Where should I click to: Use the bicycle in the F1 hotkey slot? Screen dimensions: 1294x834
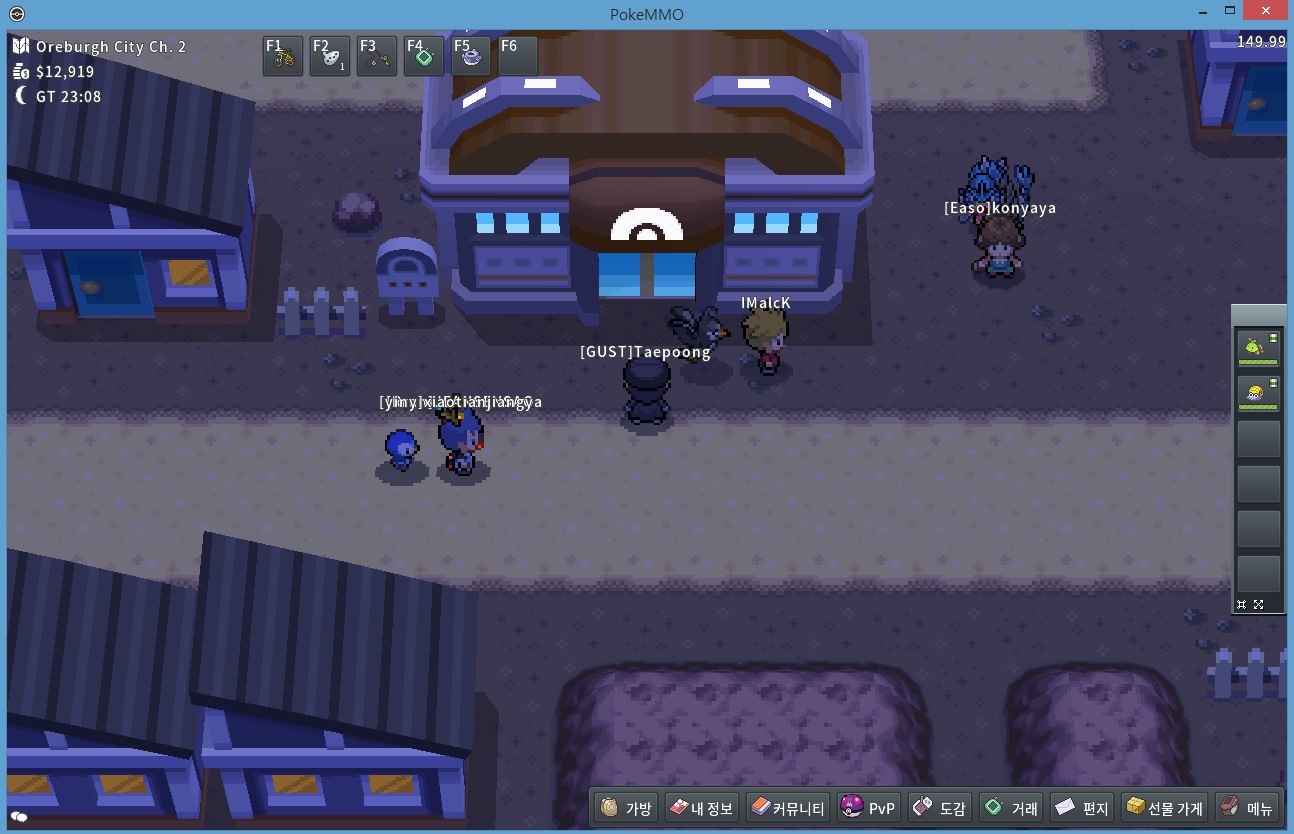(x=283, y=57)
